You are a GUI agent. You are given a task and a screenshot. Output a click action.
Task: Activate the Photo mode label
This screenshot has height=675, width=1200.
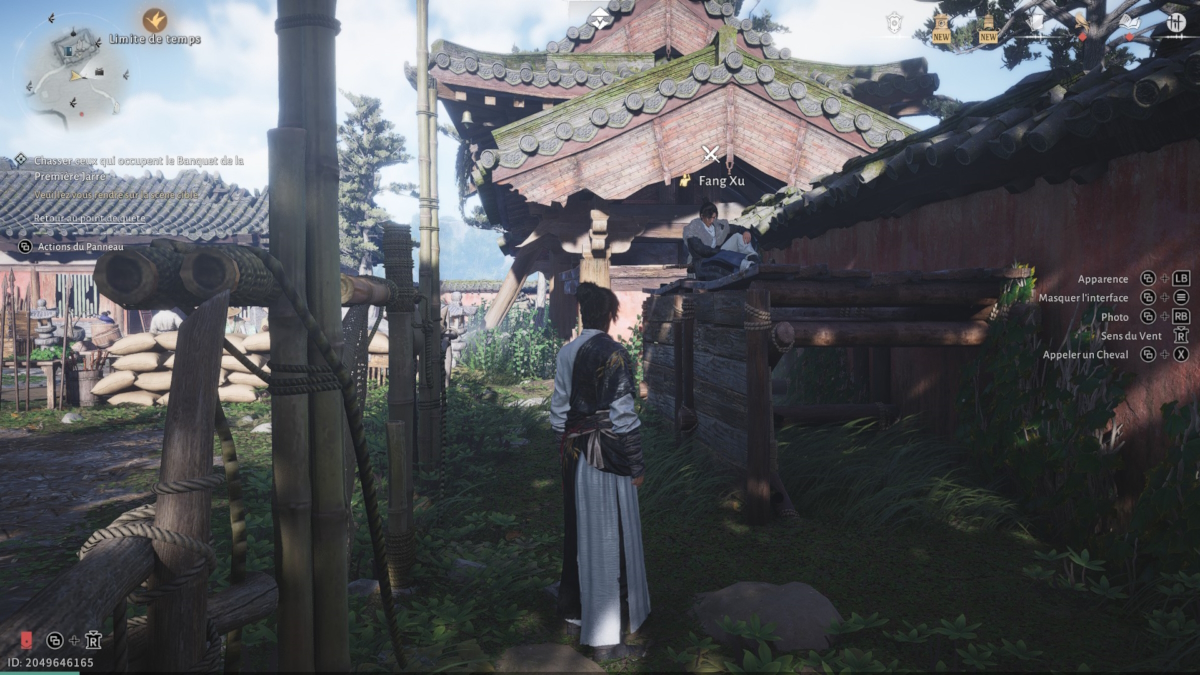[1114, 317]
